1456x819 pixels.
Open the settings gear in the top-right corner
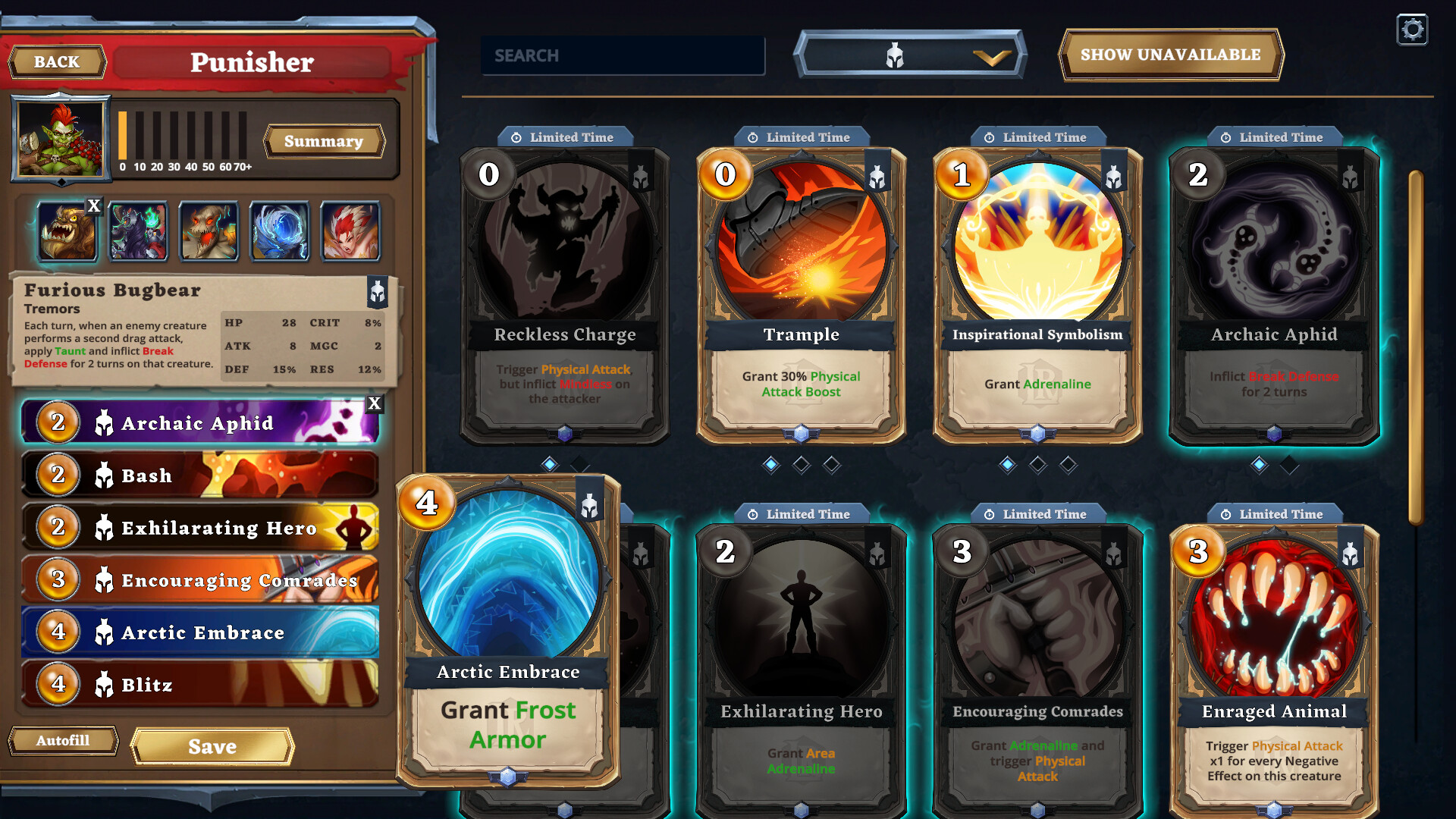(1411, 30)
